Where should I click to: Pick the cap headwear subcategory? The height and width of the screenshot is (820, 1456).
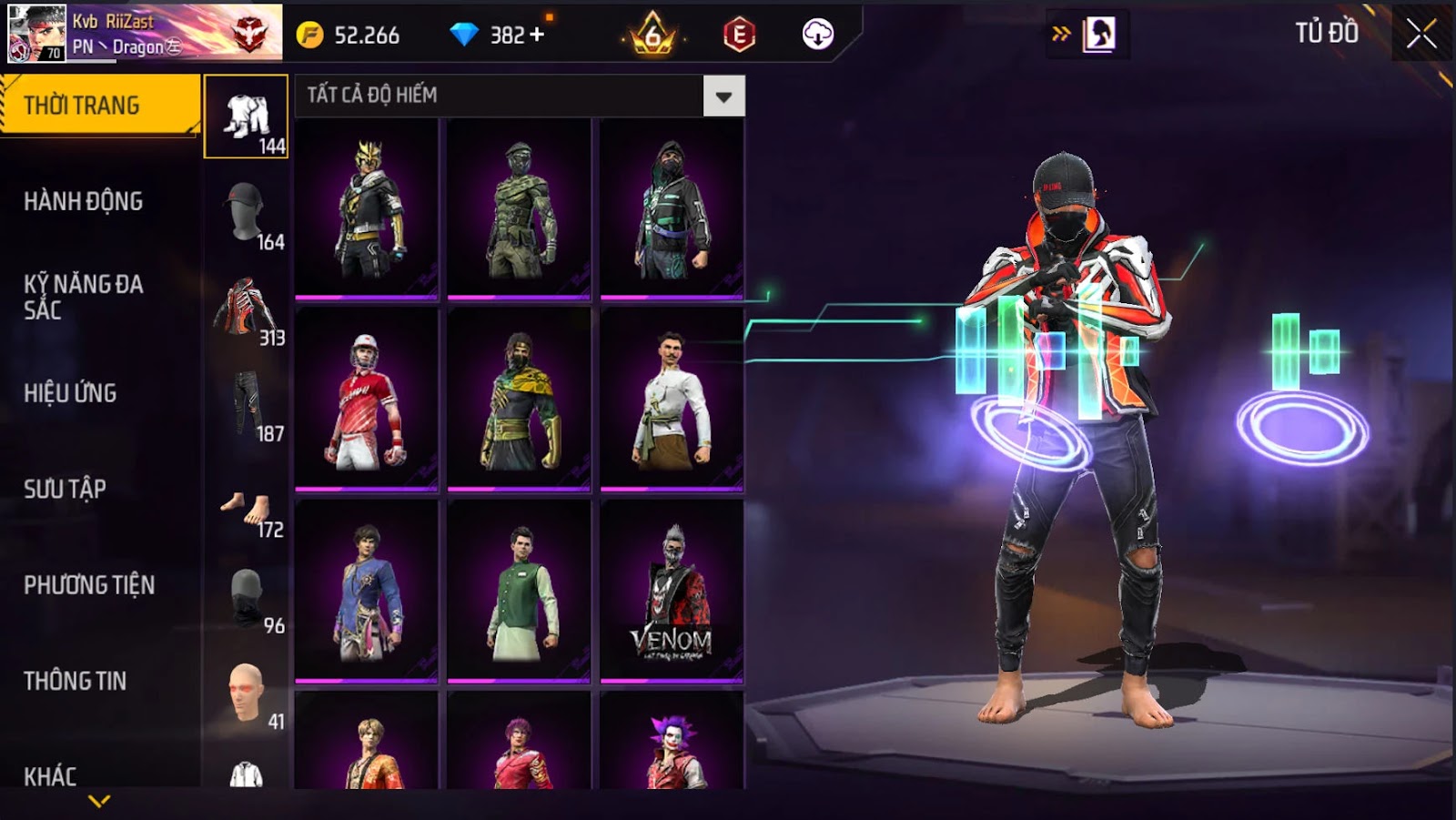(247, 213)
